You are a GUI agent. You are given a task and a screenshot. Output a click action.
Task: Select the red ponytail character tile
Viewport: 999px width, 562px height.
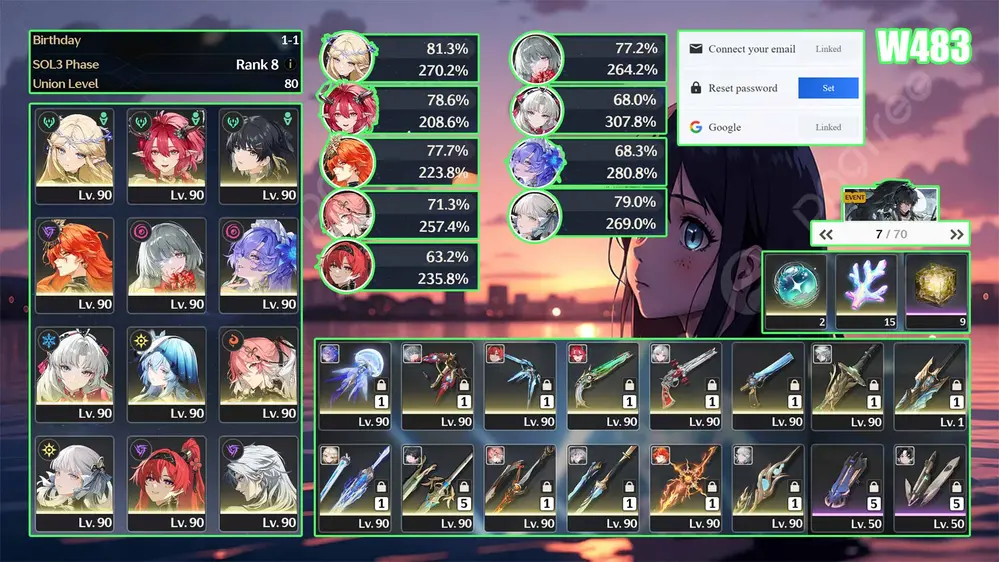tap(167, 483)
